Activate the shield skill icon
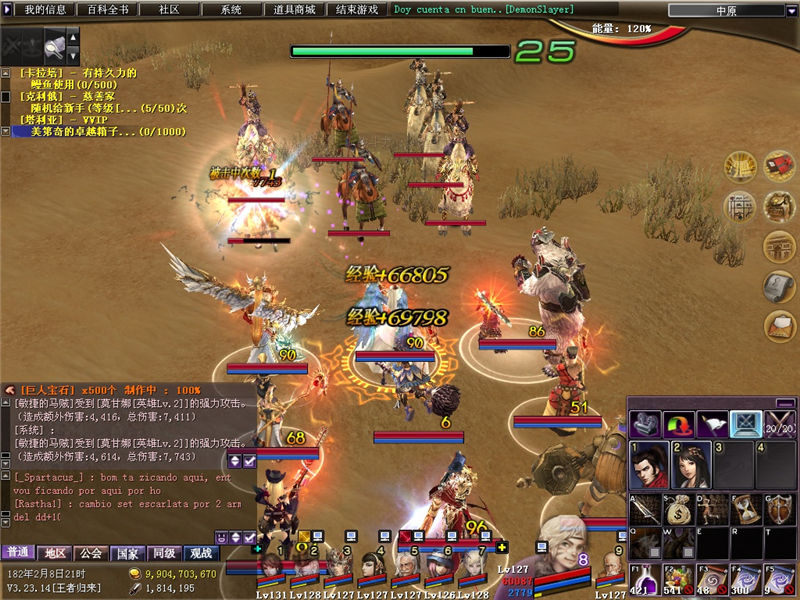This screenshot has height=600, width=800. pos(781,509)
